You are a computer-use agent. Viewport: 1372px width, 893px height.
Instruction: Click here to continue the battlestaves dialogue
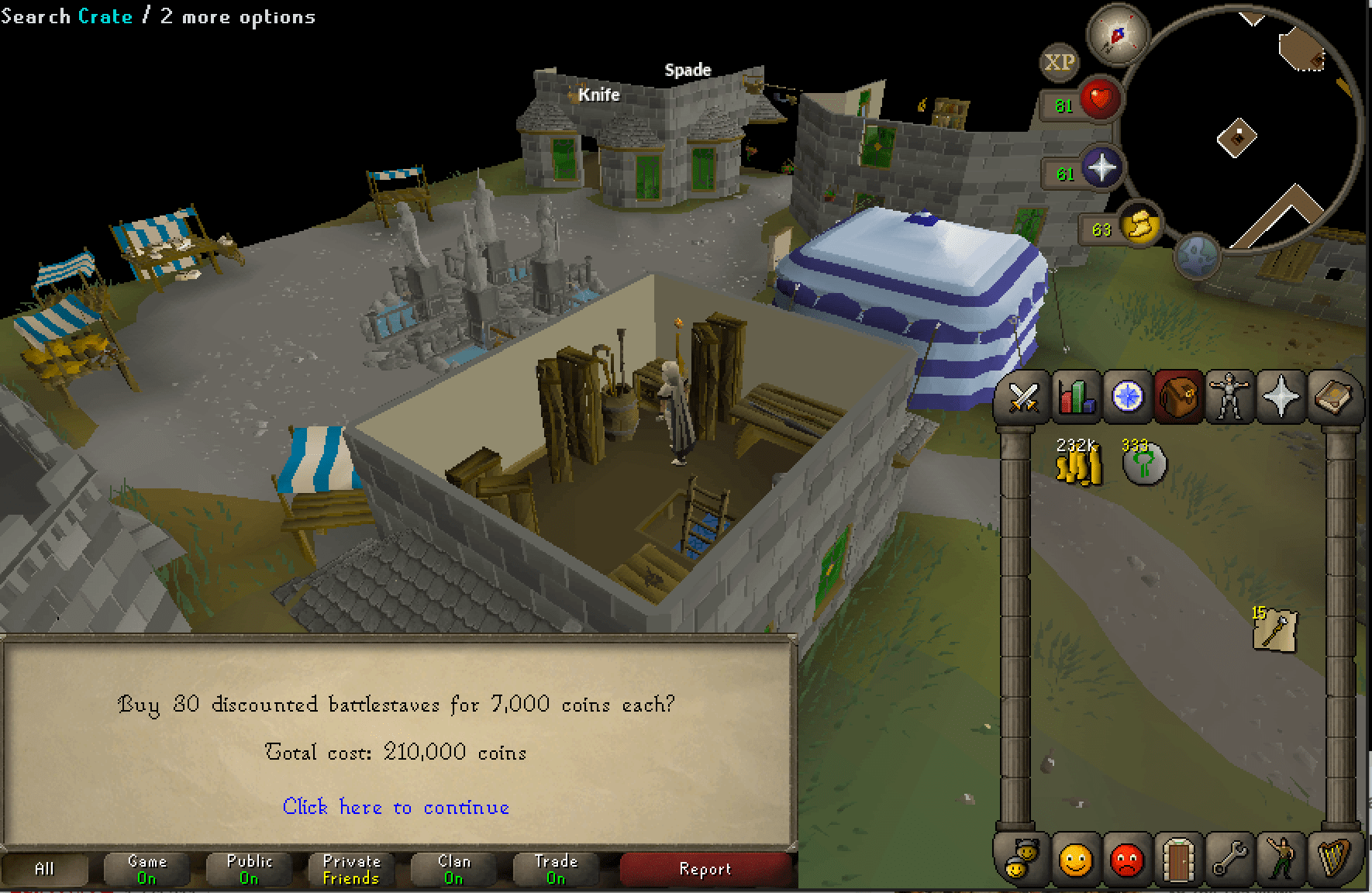[396, 807]
